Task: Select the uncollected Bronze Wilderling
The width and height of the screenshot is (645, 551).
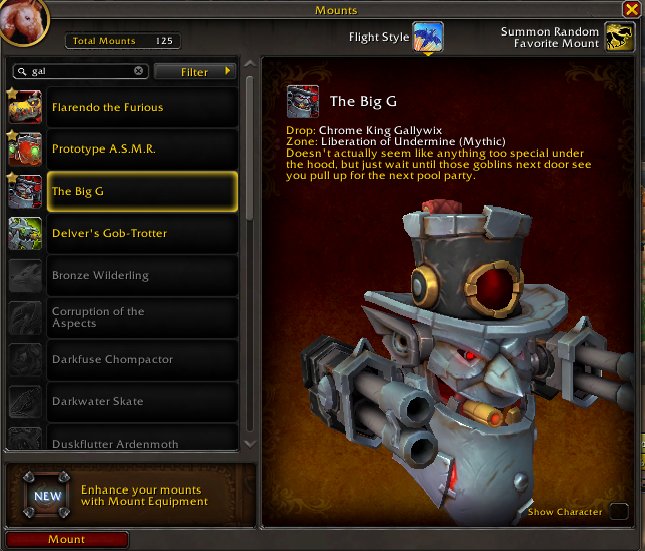Action: [x=142, y=276]
